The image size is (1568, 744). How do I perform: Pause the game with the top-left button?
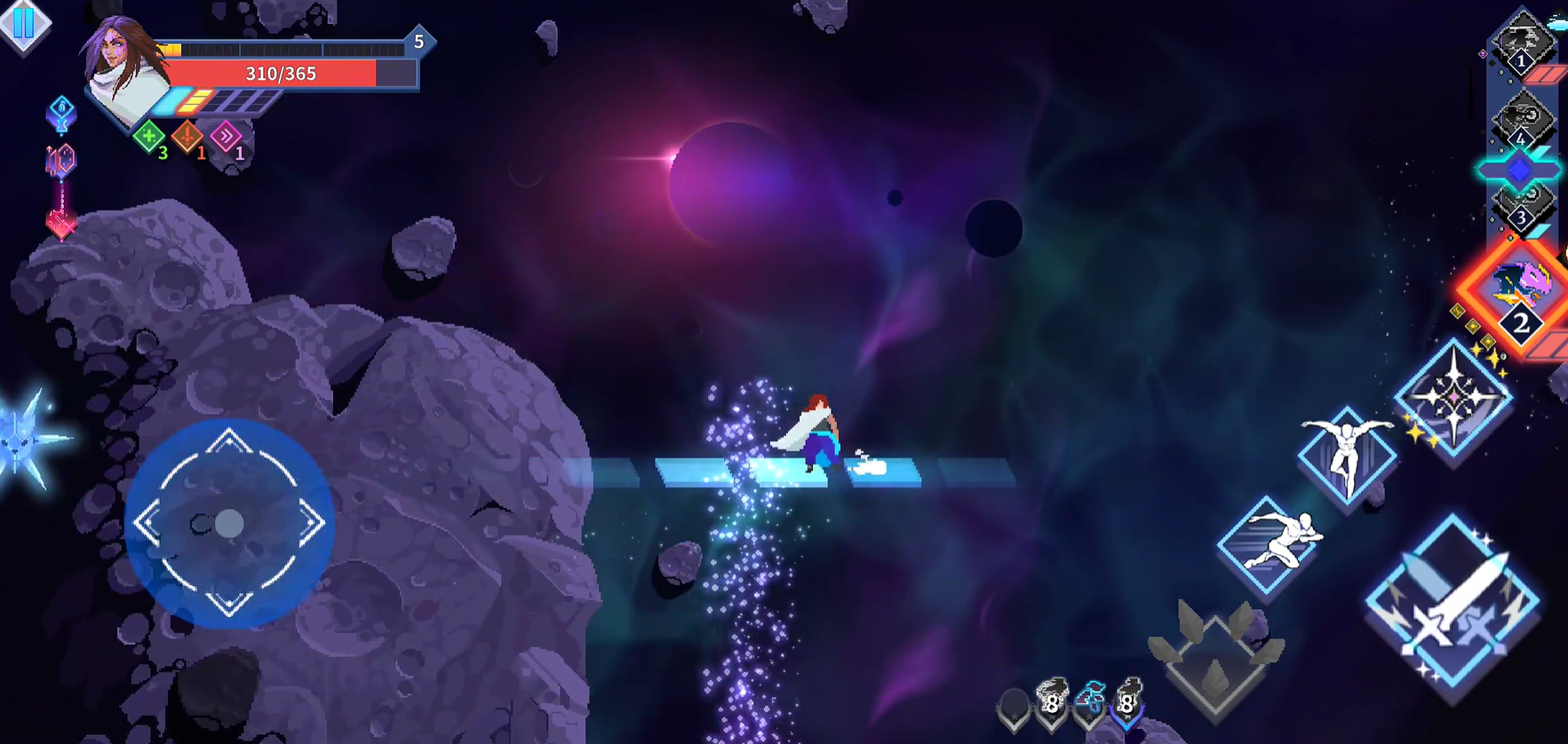click(x=23, y=22)
